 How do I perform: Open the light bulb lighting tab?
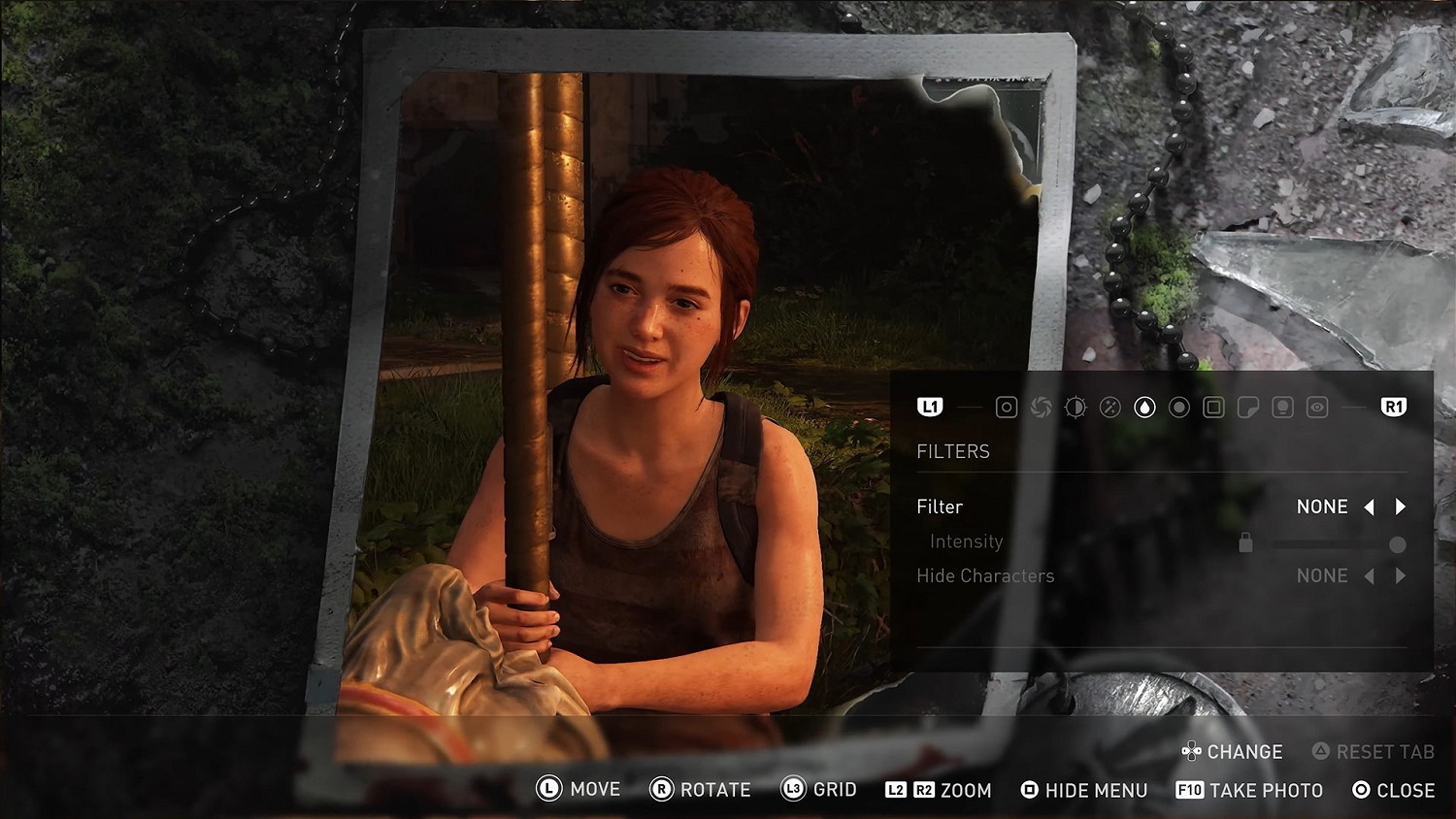click(1282, 408)
